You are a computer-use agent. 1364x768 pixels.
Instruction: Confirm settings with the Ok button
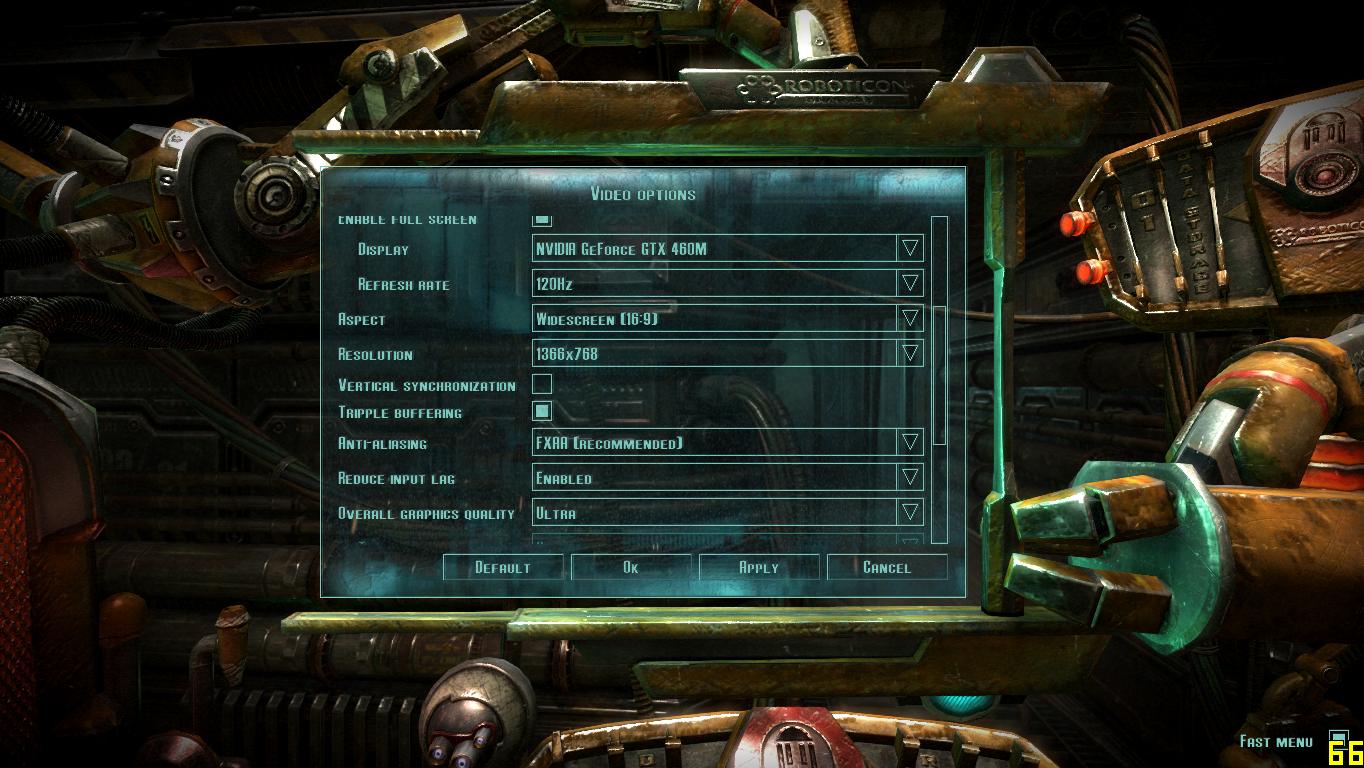pyautogui.click(x=630, y=567)
